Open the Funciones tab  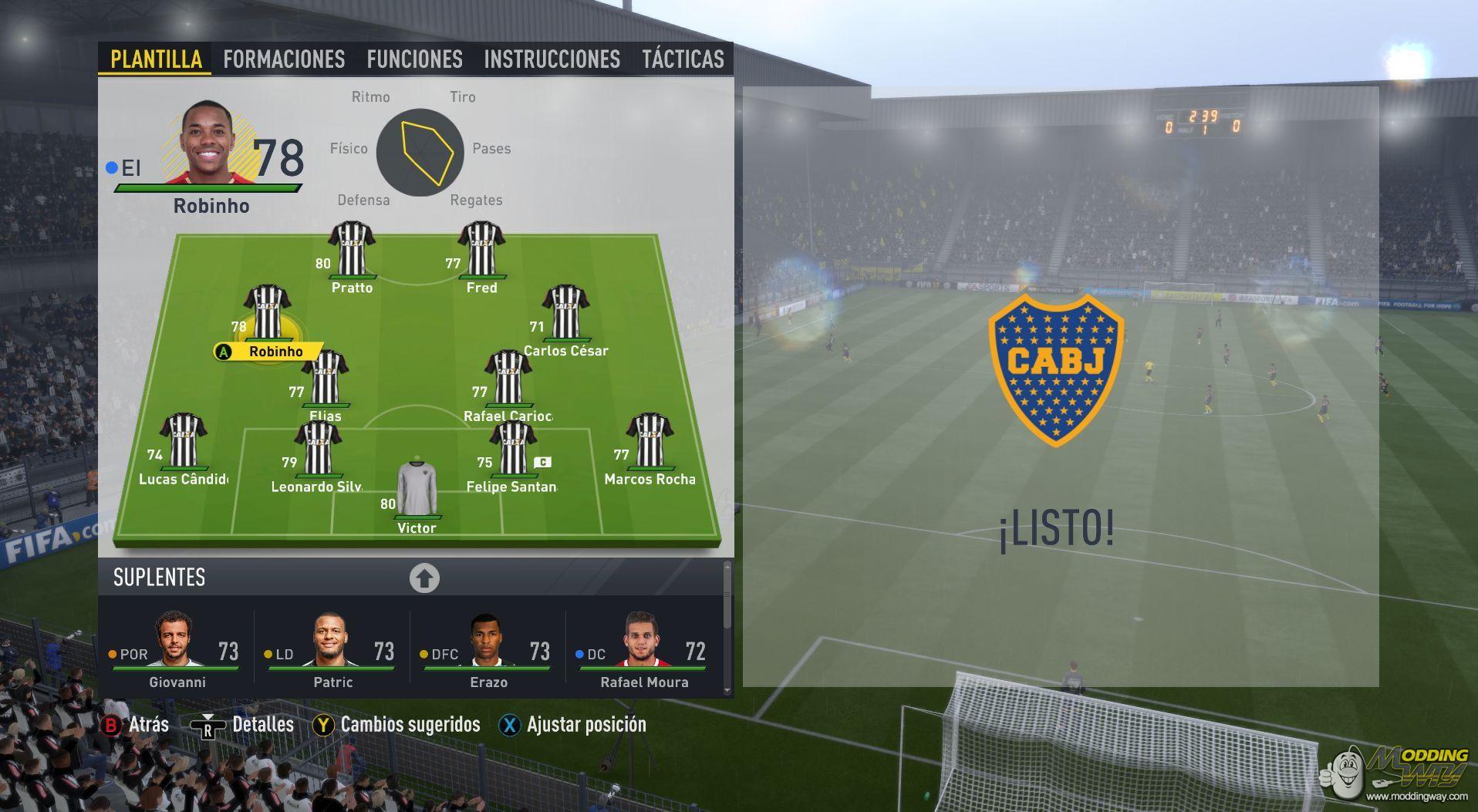coord(414,59)
